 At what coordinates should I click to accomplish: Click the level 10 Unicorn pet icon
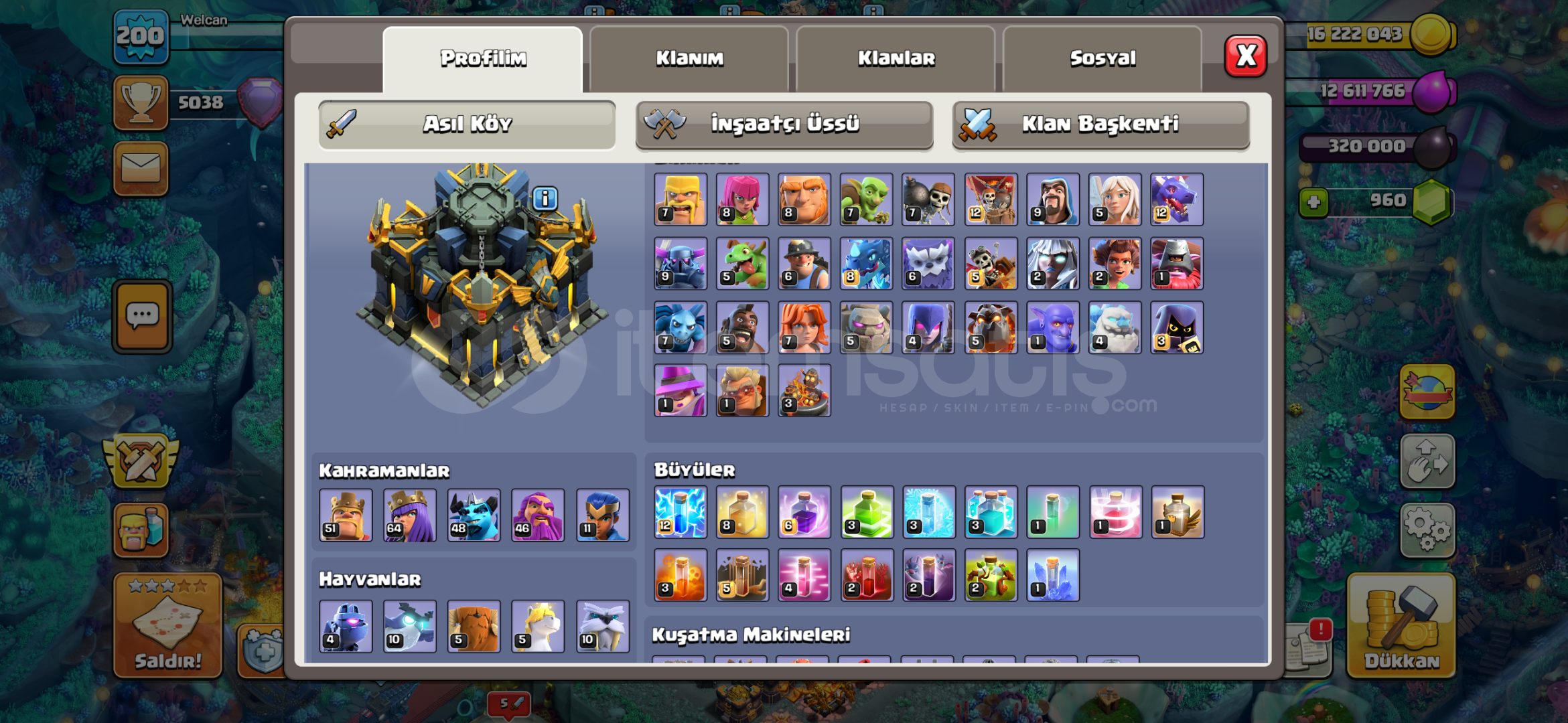pos(537,626)
